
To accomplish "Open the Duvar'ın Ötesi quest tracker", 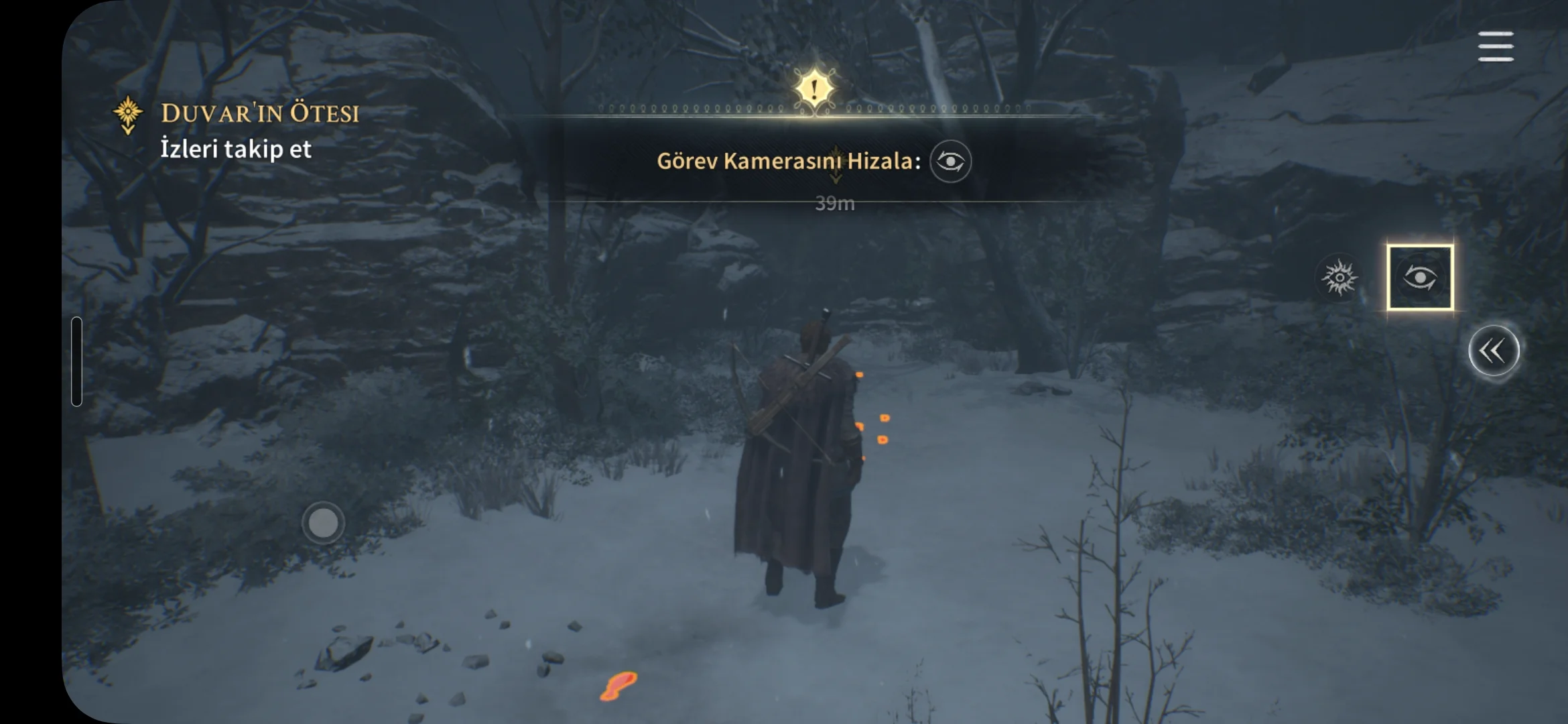I will pos(259,114).
